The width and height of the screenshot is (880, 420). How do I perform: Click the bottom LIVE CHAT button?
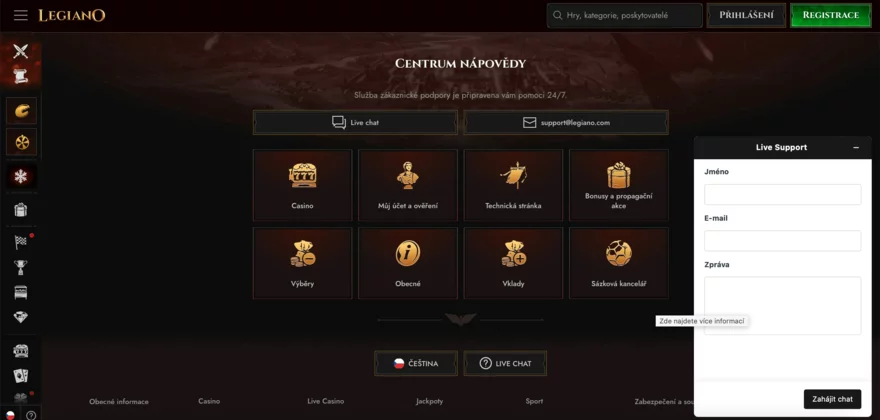tap(505, 363)
